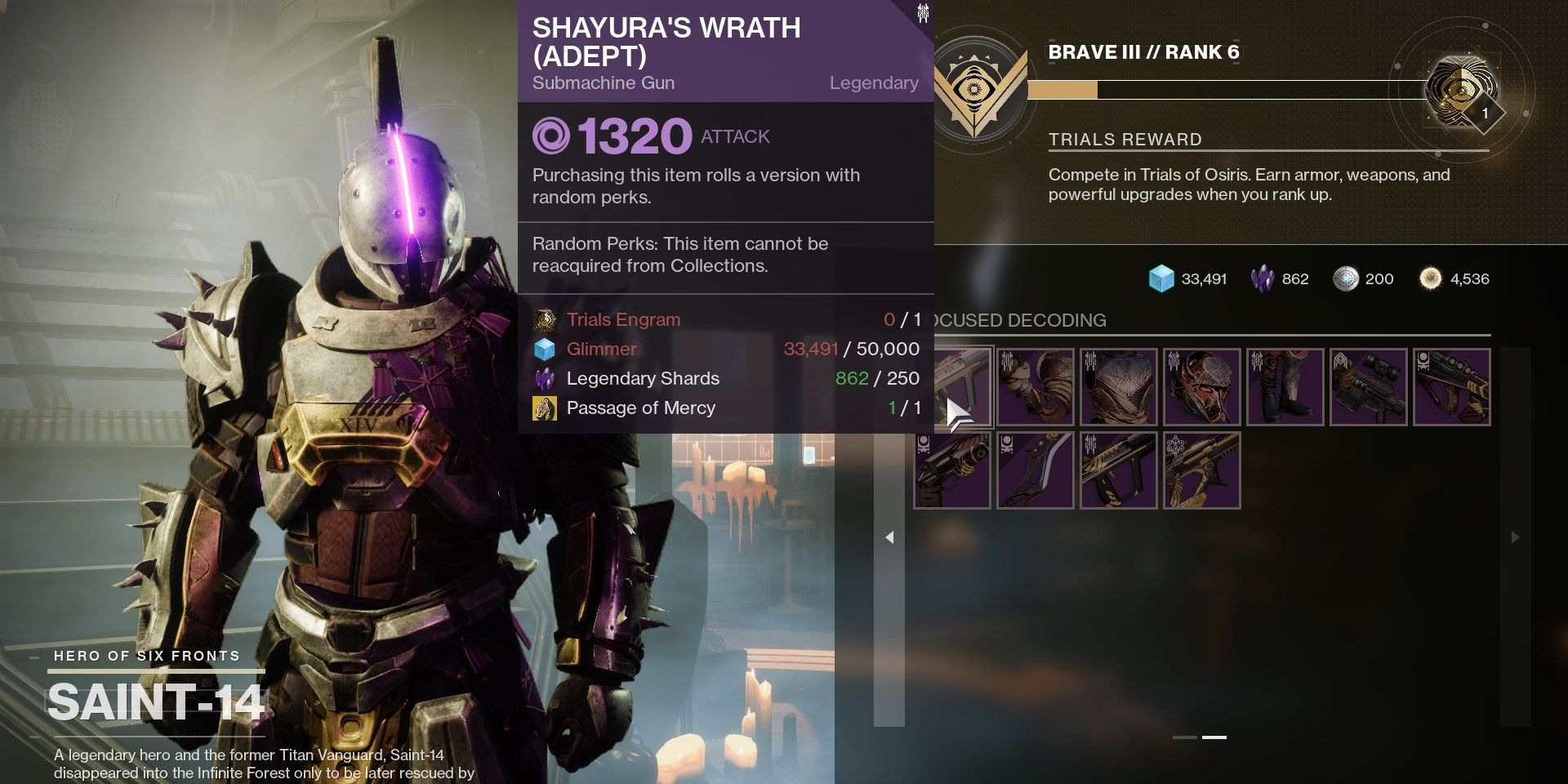Click the Shayura's Wrath attack power icon
This screenshot has height=784, width=1568.
(x=553, y=137)
